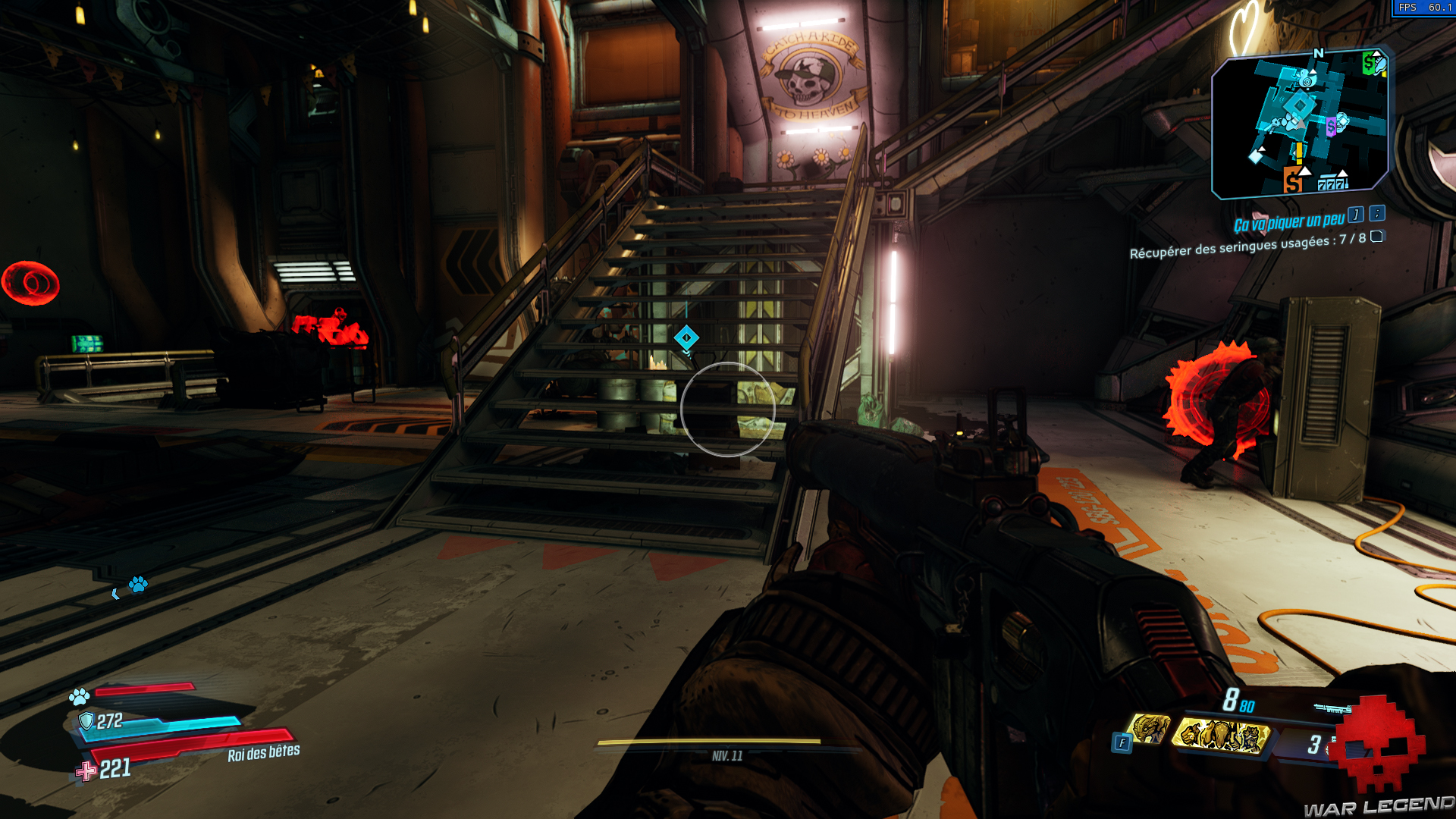Screen dimensions: 1456x819
Task: Click the 777 slot machine minimap icon
Action: 1332,184
